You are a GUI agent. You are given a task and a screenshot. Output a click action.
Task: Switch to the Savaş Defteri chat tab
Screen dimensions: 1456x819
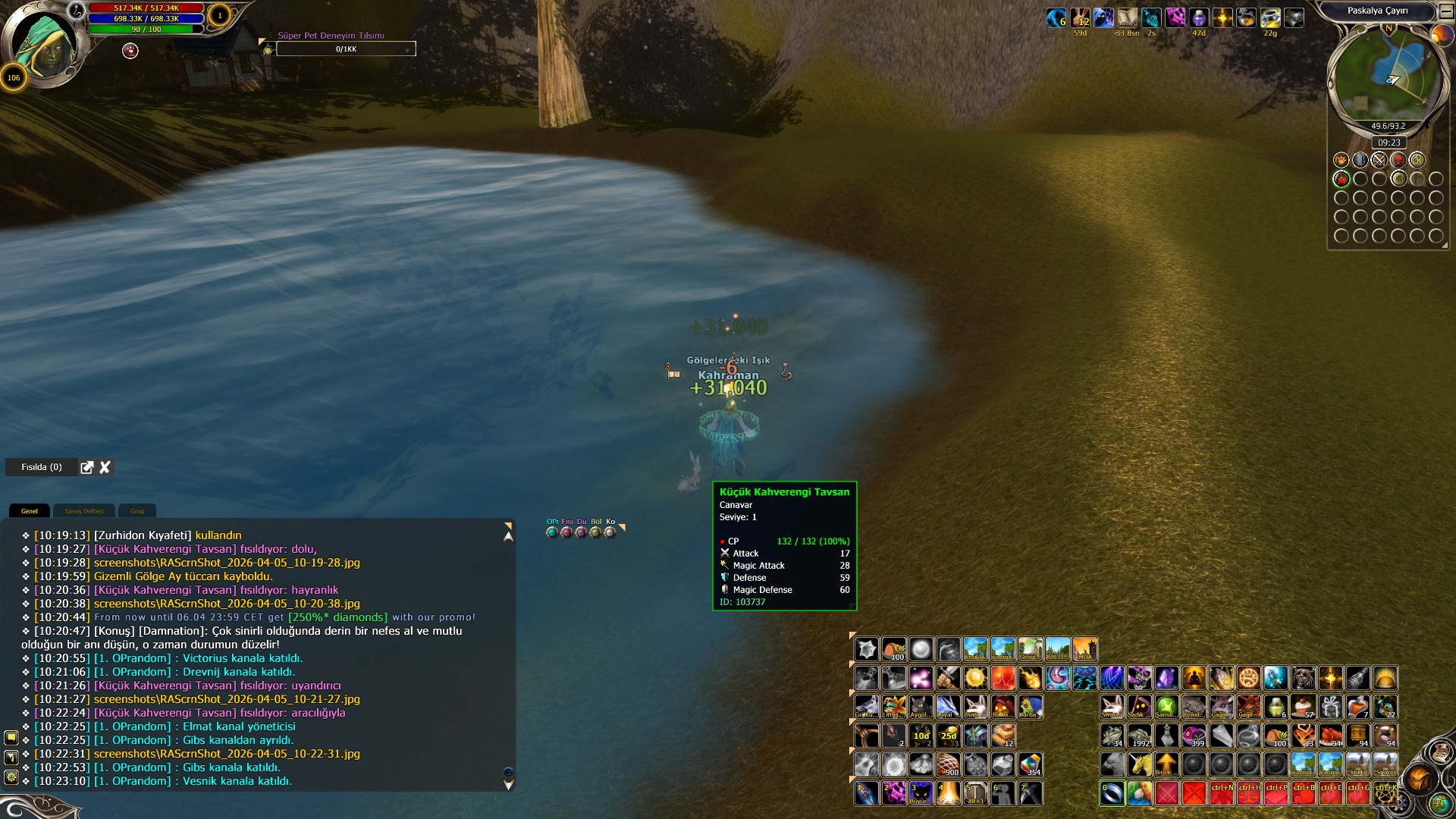(83, 511)
